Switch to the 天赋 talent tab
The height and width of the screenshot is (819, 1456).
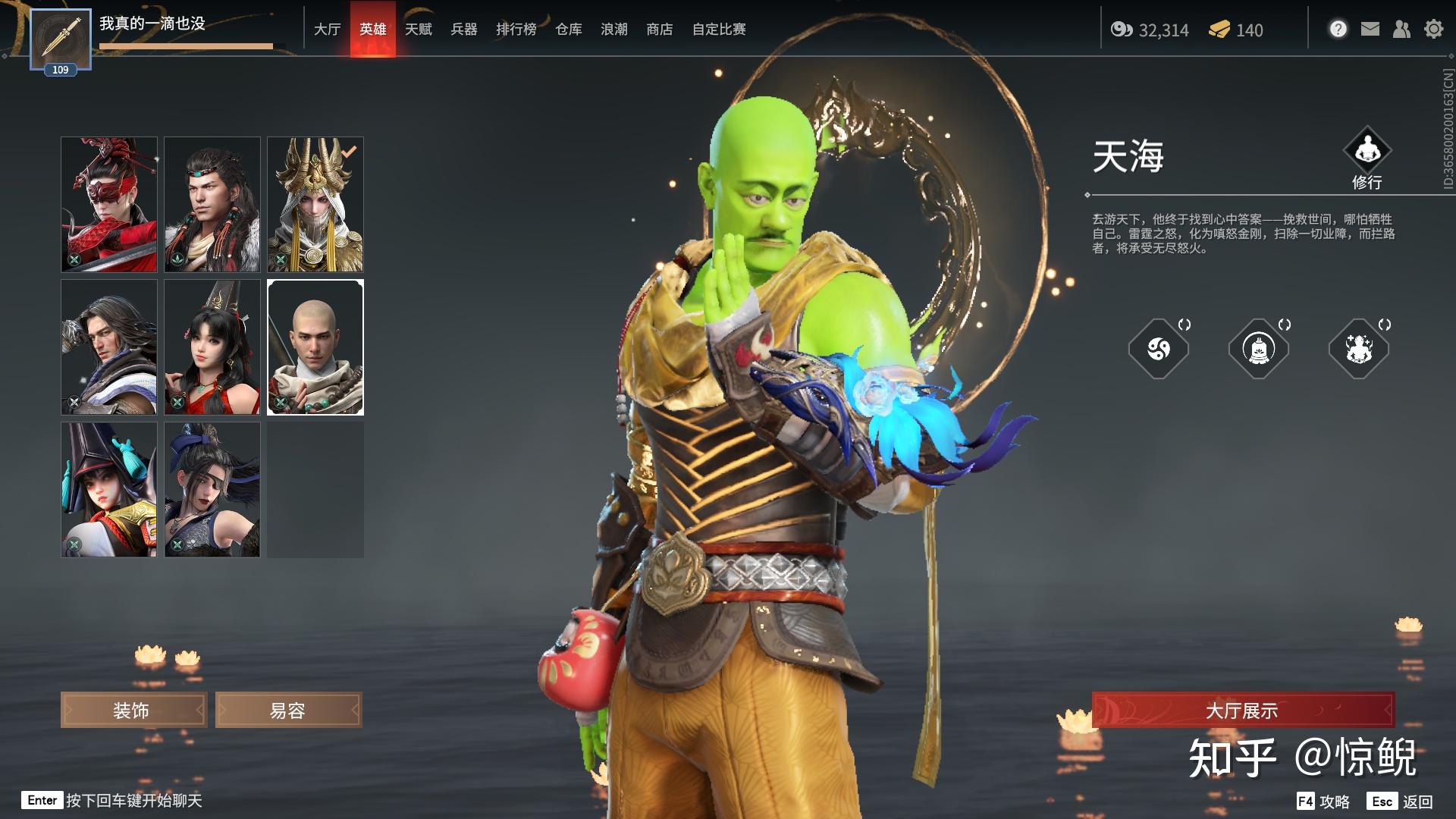pos(418,30)
